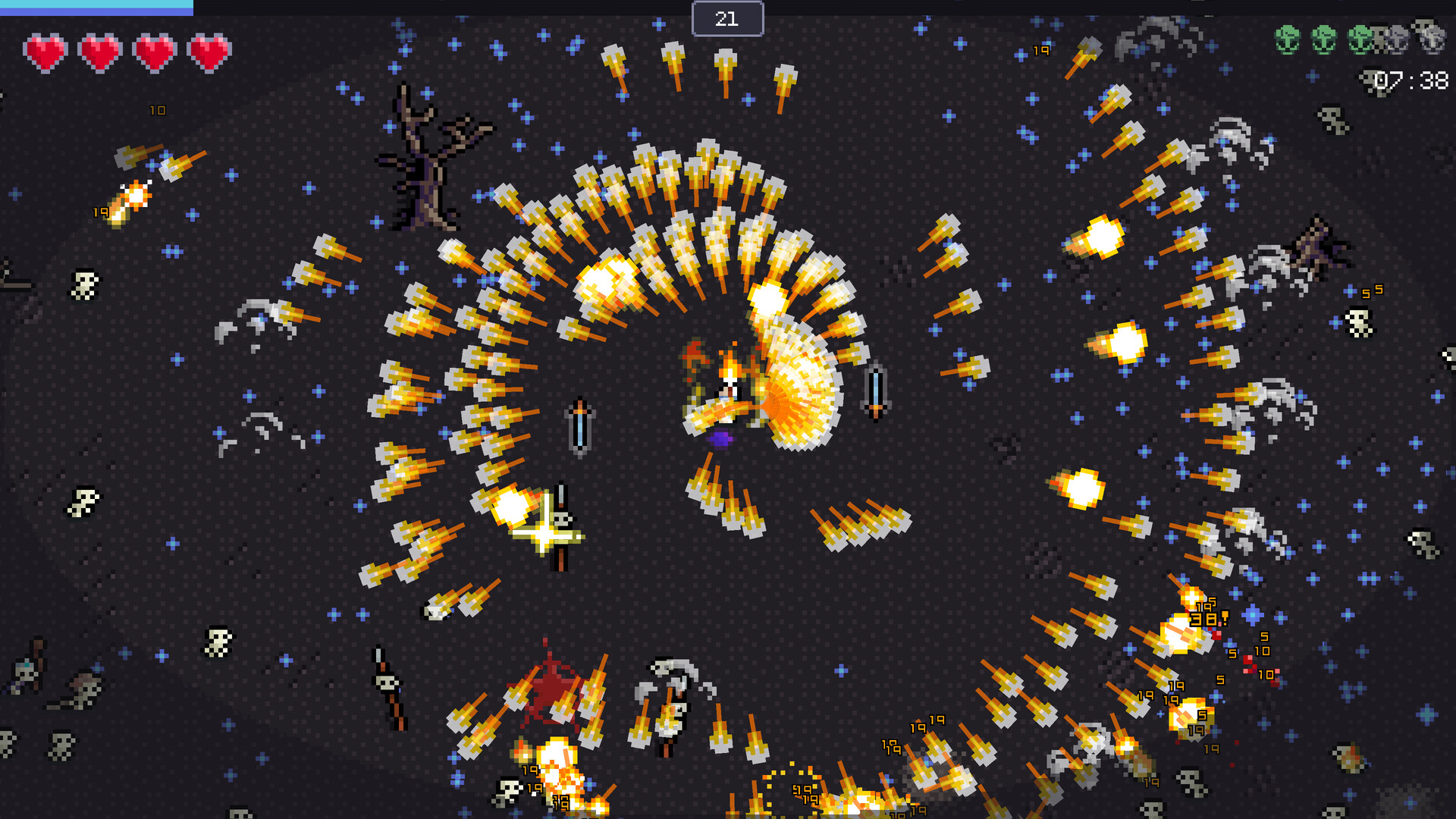Click the purple gem below the player
Viewport: 1456px width, 819px height.
pos(720,438)
